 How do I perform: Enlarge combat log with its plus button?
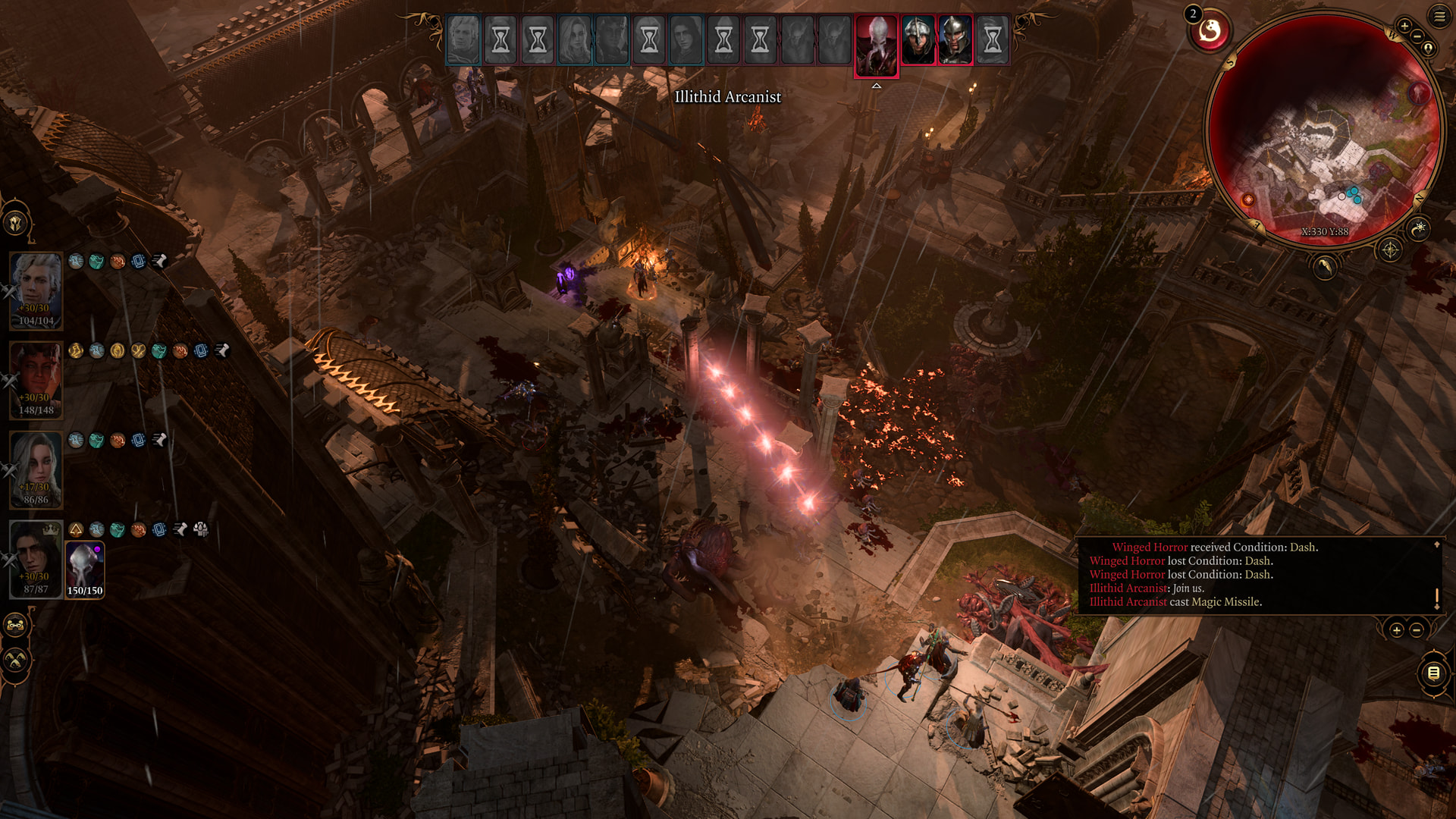1396,630
